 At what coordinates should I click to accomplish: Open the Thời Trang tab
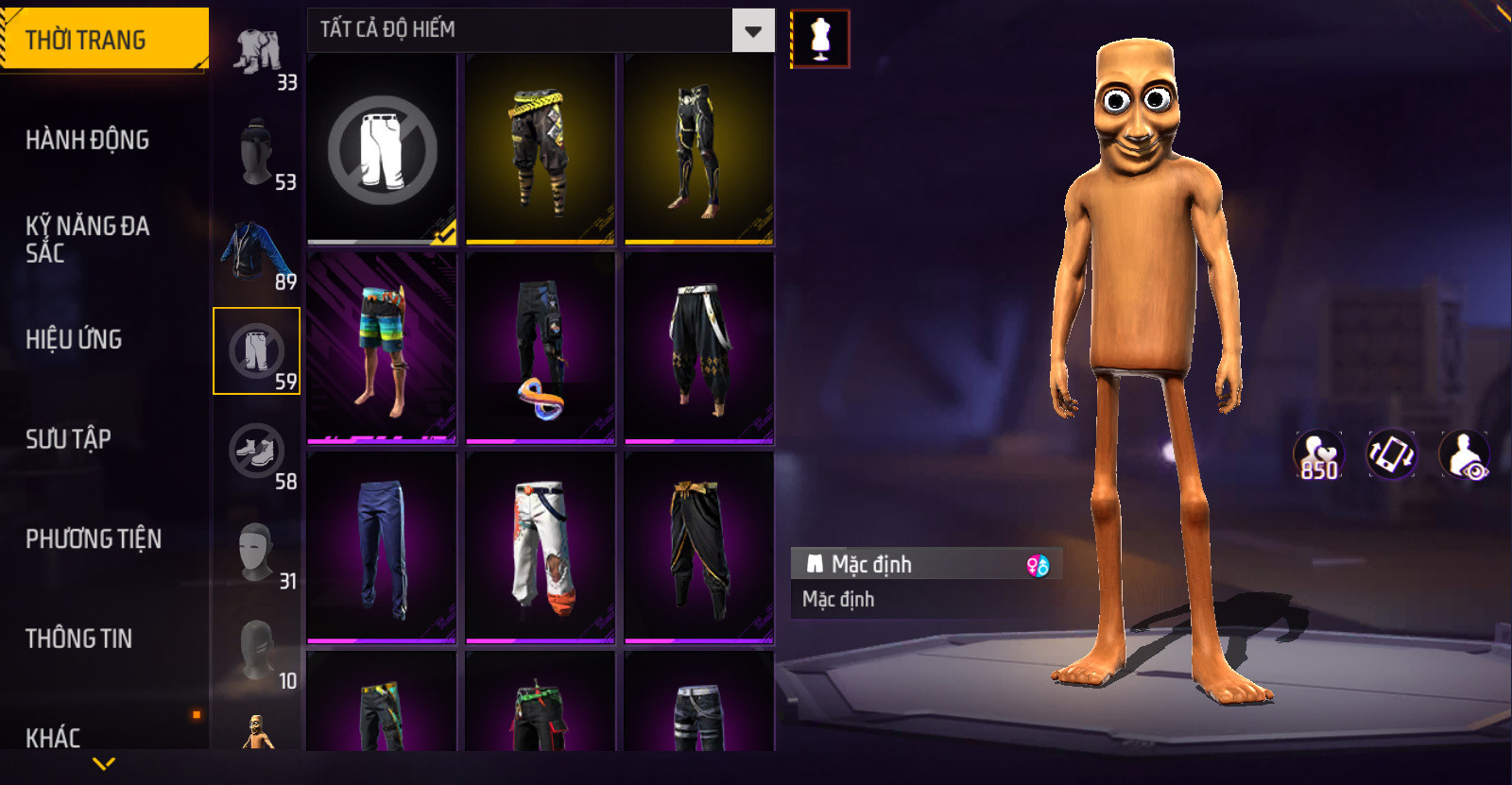tap(102, 40)
